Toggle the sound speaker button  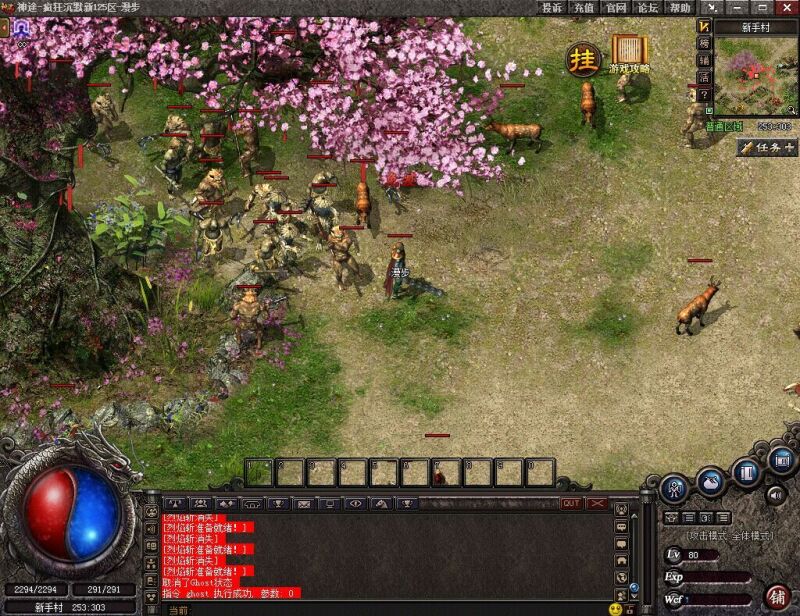(x=776, y=494)
